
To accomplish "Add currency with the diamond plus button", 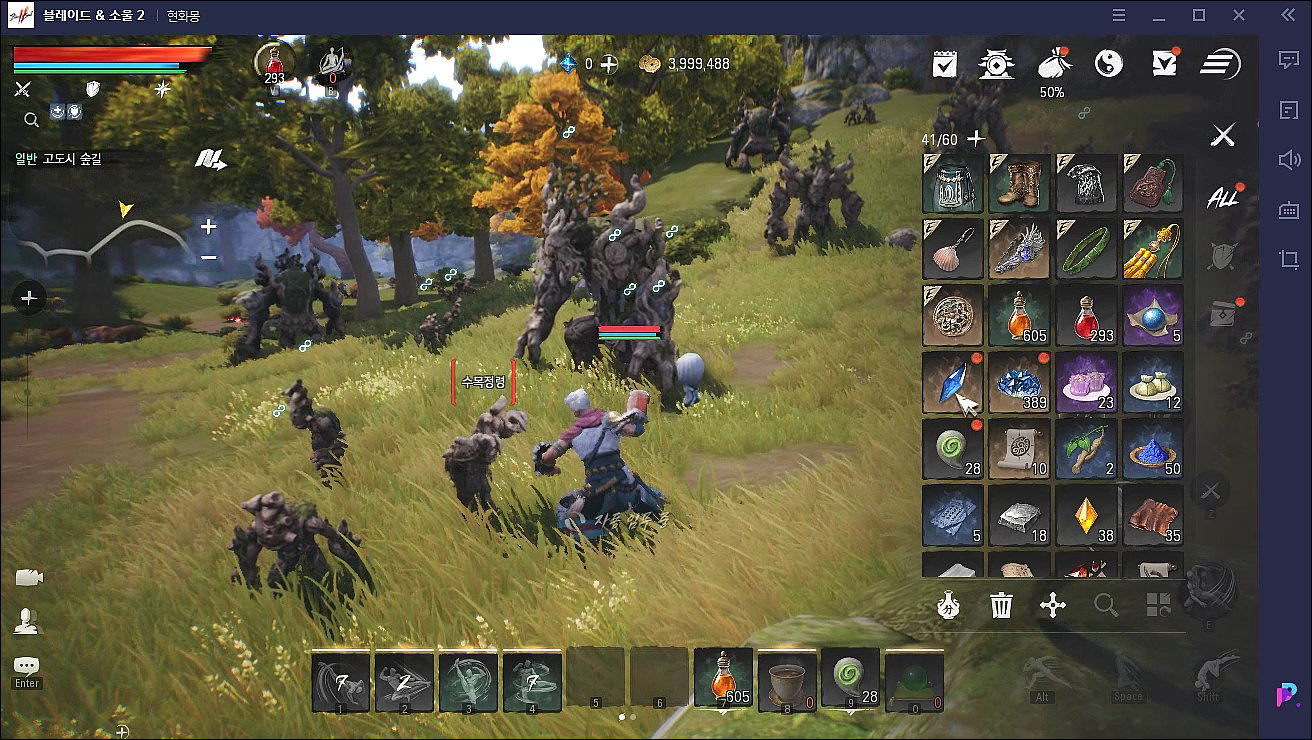I will [608, 63].
